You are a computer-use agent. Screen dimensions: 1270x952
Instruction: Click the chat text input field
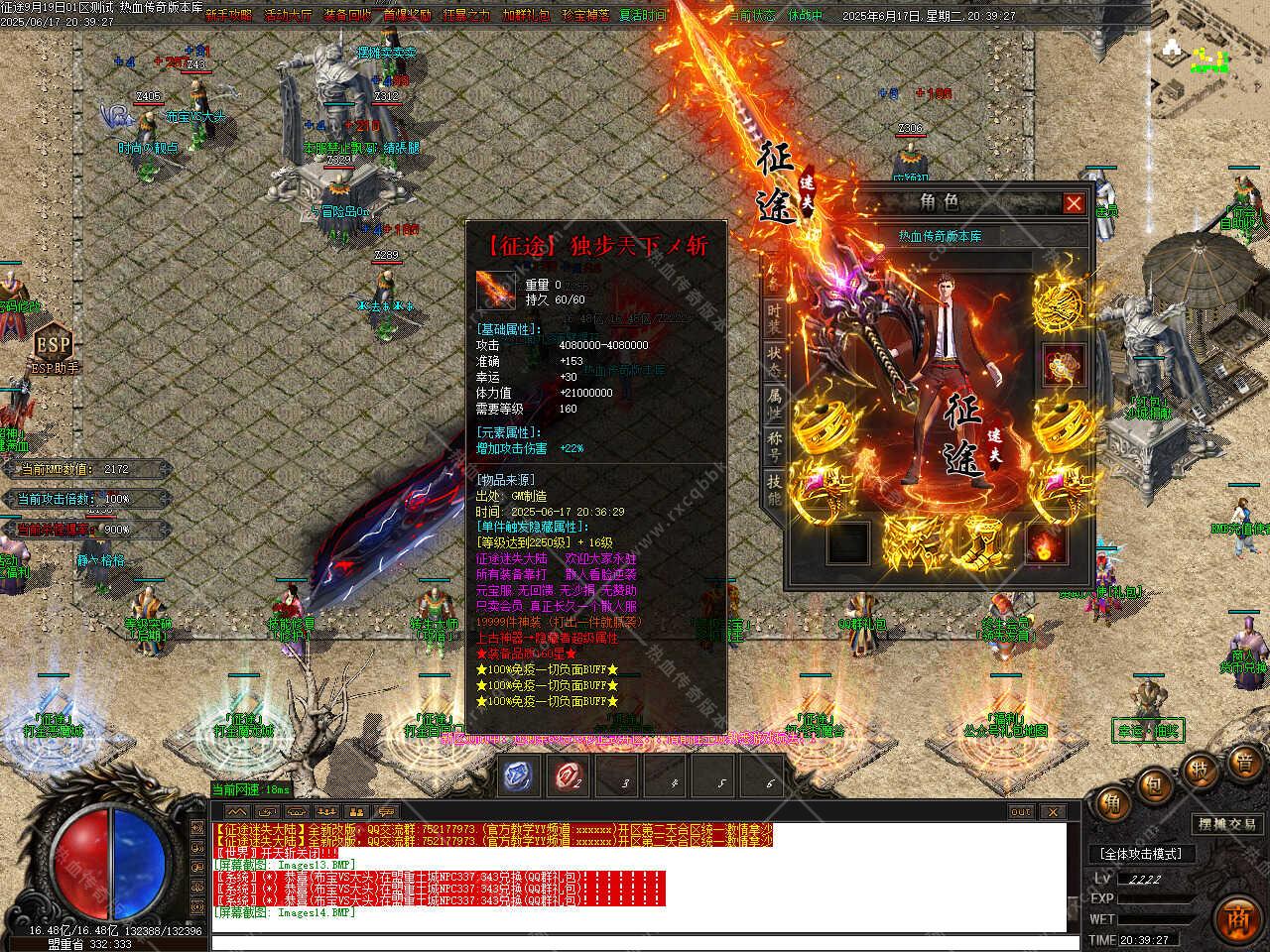(635, 940)
